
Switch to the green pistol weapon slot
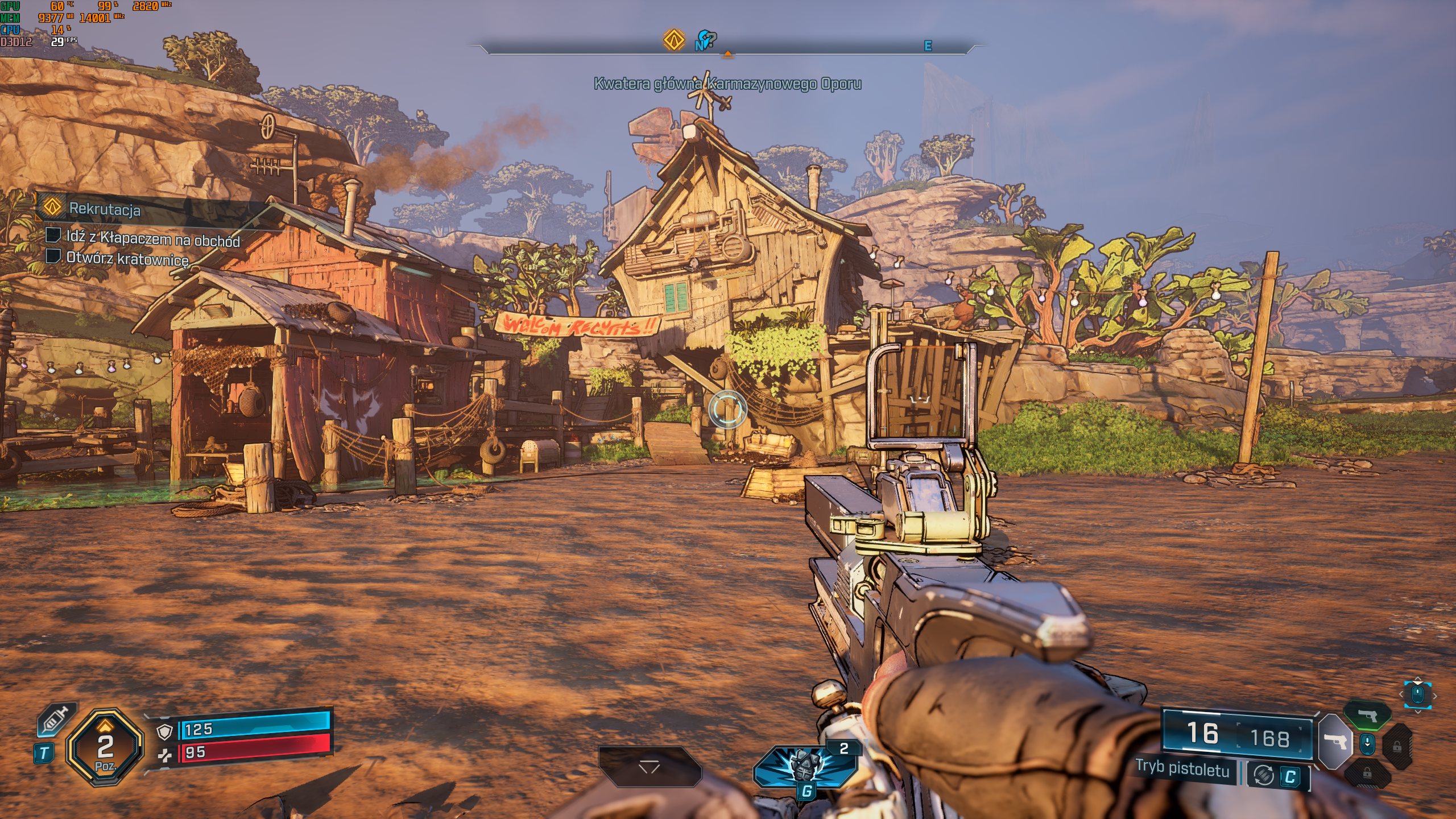point(1367,715)
